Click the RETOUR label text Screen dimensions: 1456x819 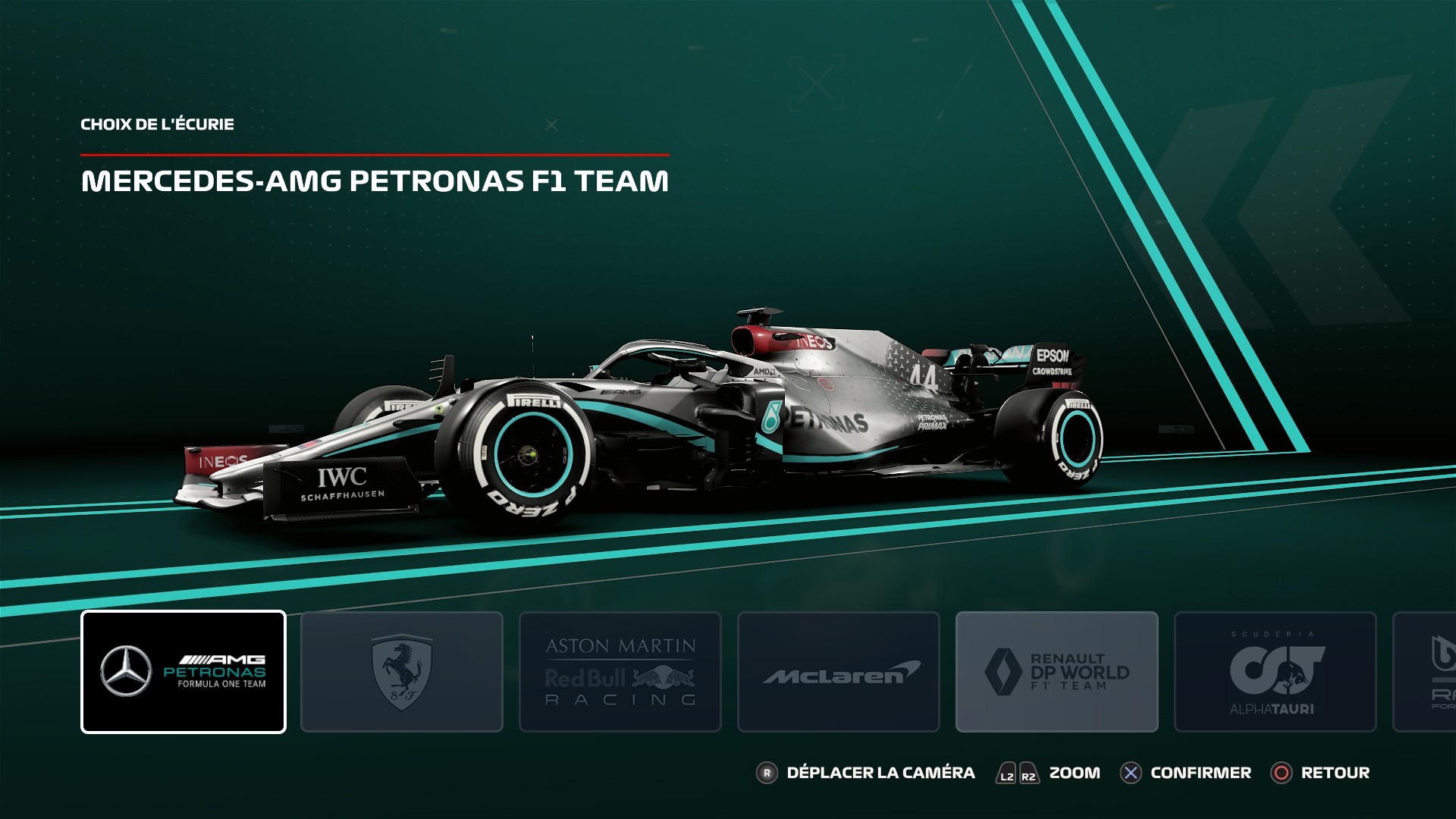(1334, 773)
